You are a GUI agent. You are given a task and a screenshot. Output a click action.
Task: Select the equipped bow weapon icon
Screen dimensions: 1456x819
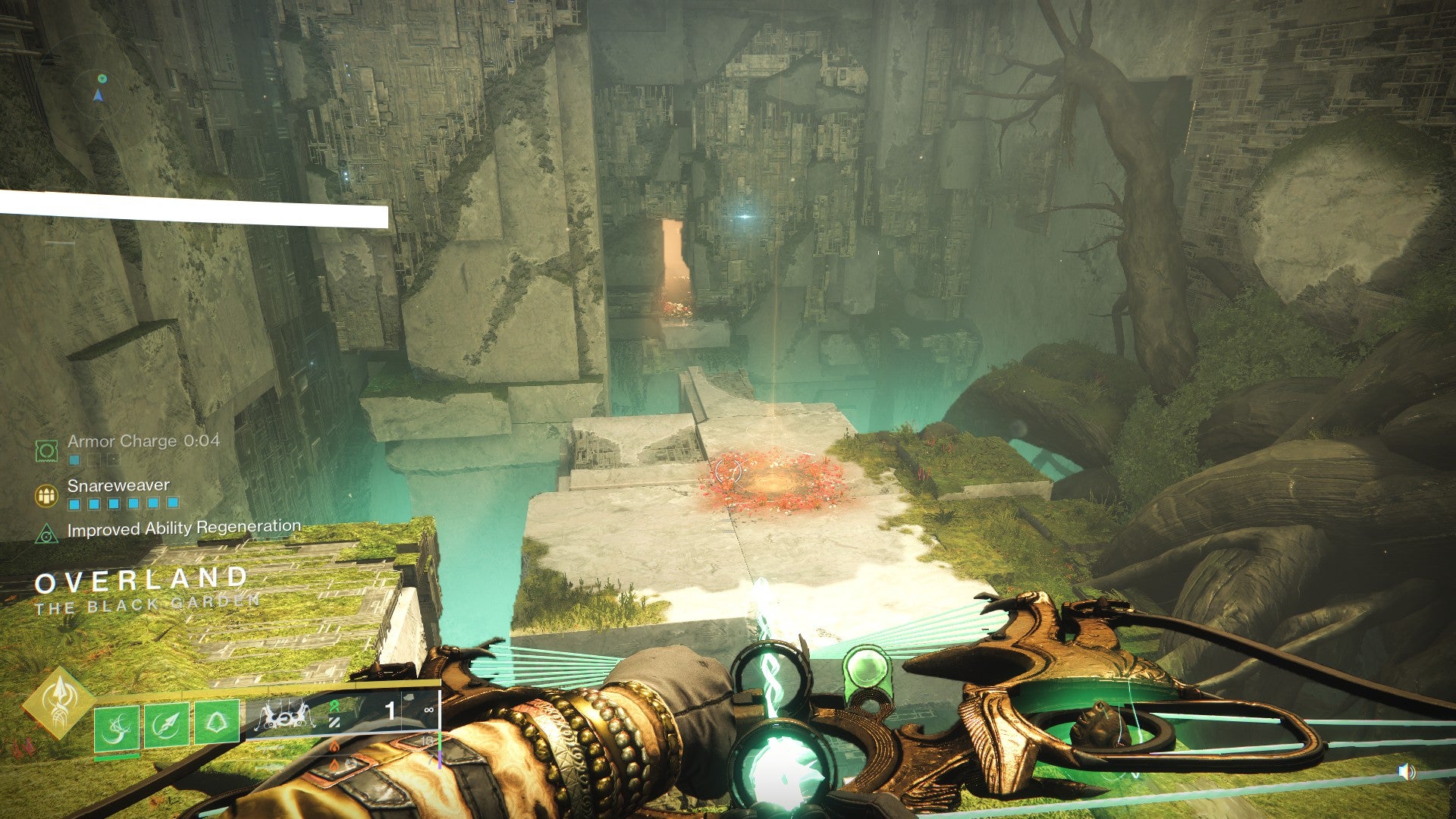point(286,715)
